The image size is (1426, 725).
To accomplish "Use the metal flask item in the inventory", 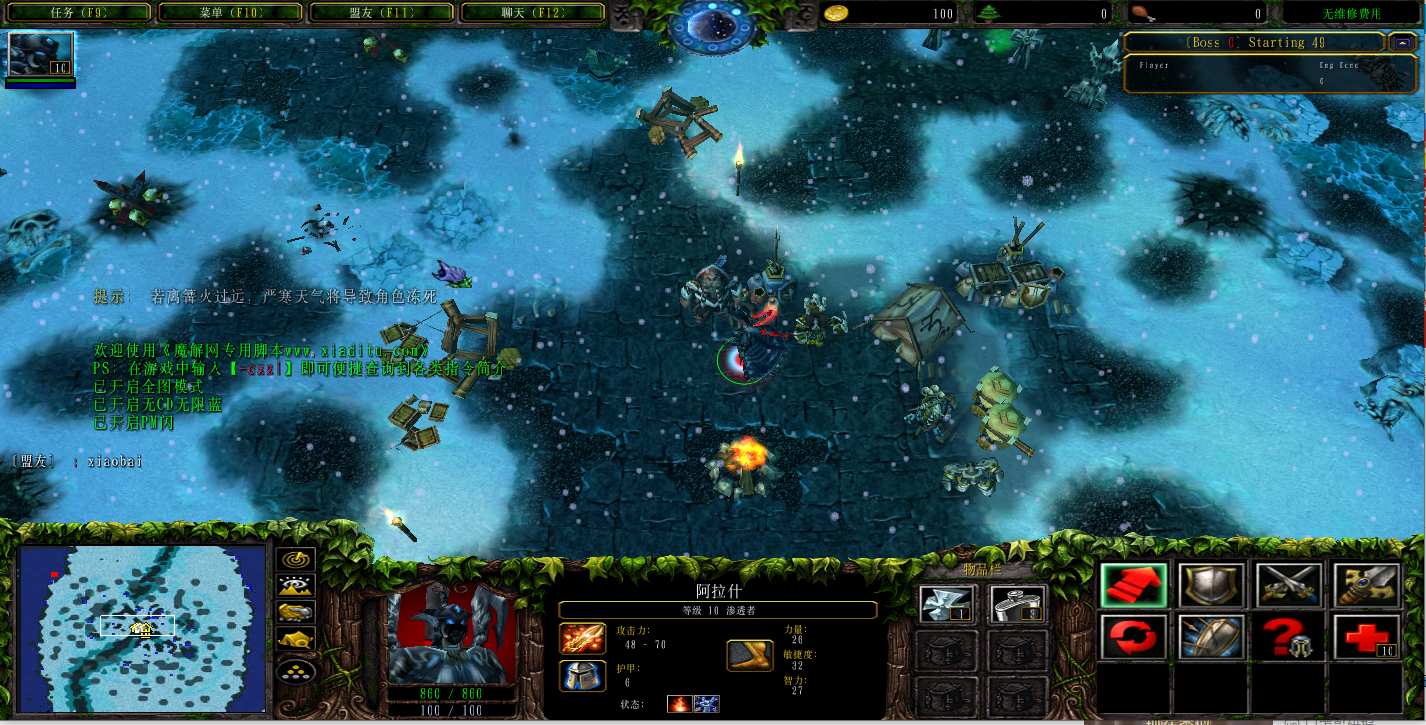I will pos(1017,604).
